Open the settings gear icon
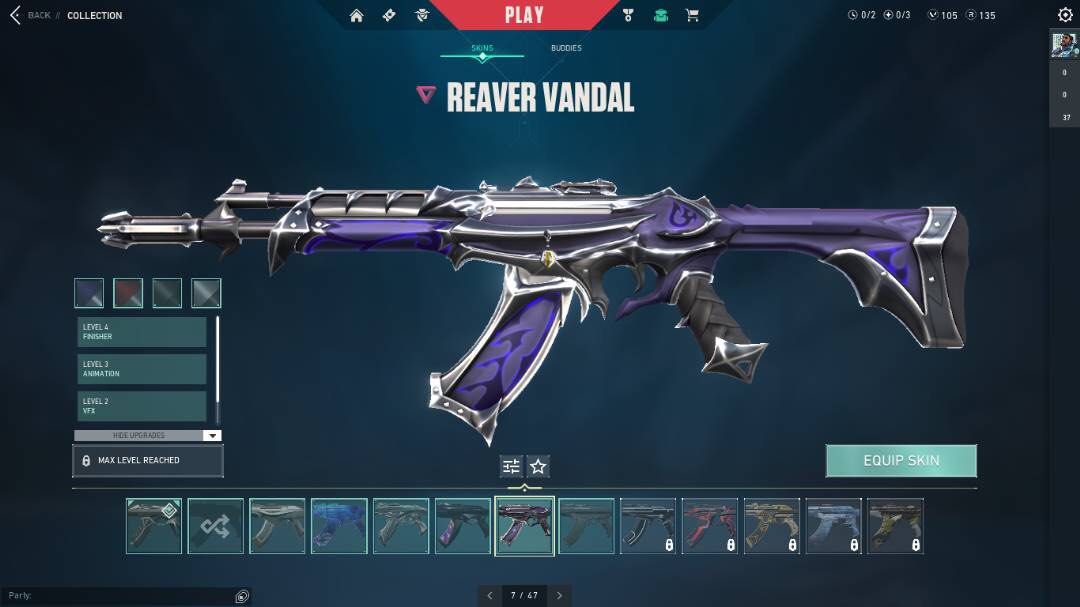 click(x=1065, y=15)
